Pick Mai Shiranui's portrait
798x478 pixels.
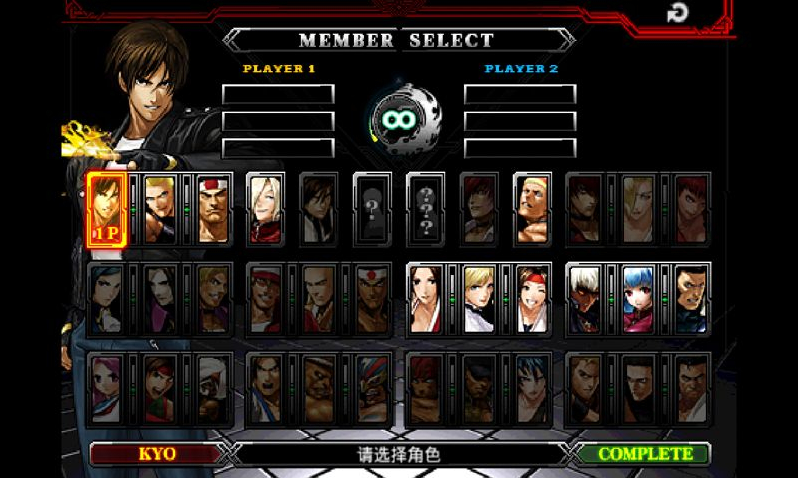point(426,298)
